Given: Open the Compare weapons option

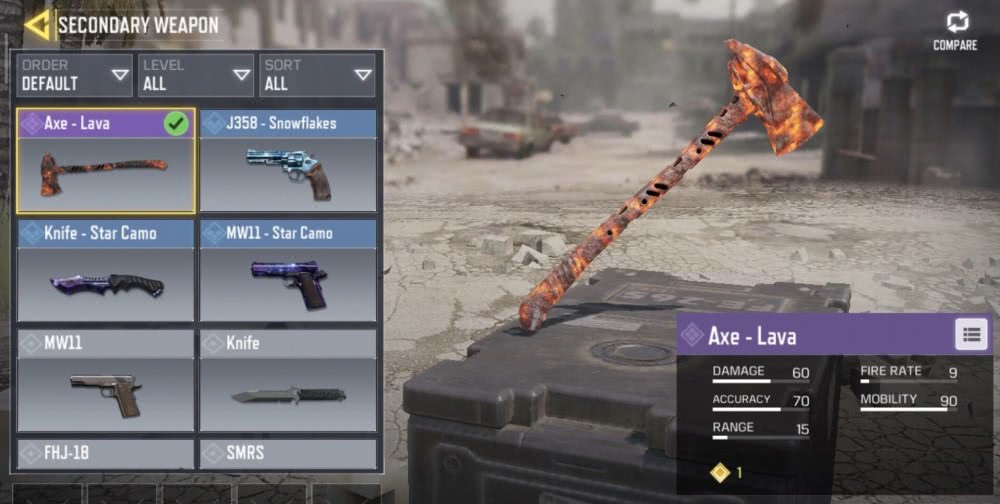Looking at the screenshot, I should pos(954,30).
